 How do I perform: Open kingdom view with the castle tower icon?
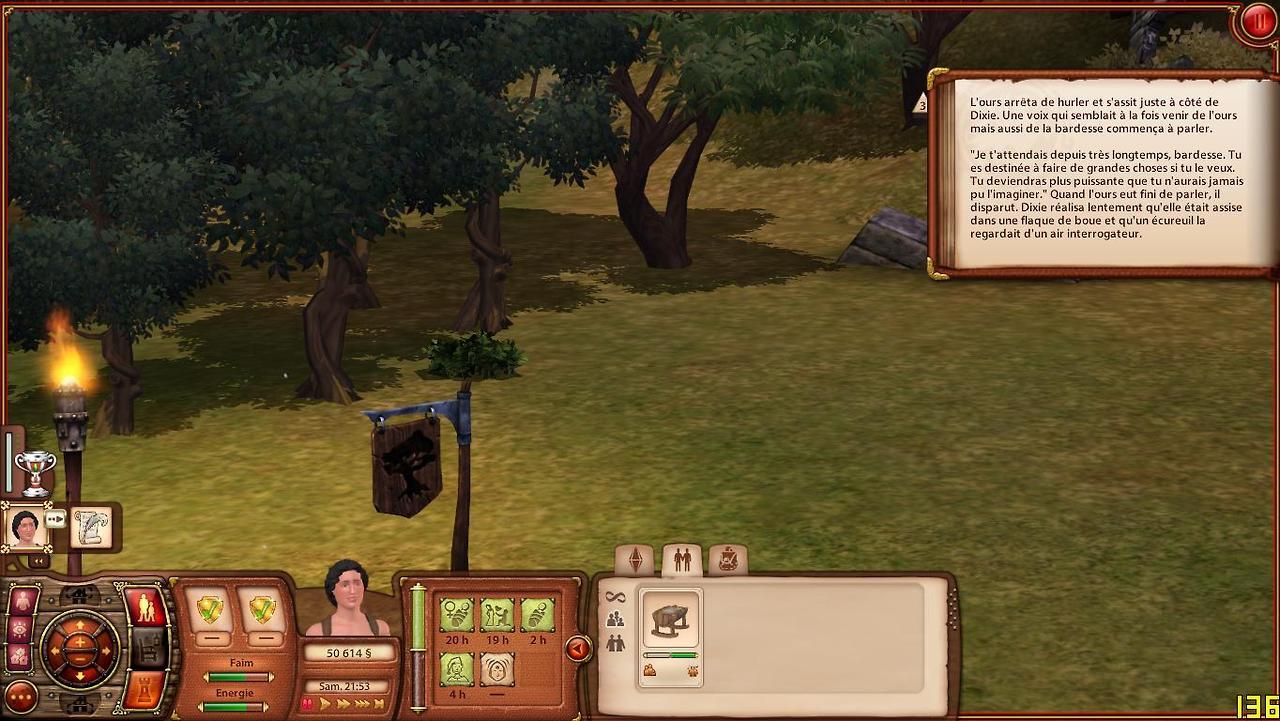pos(144,690)
